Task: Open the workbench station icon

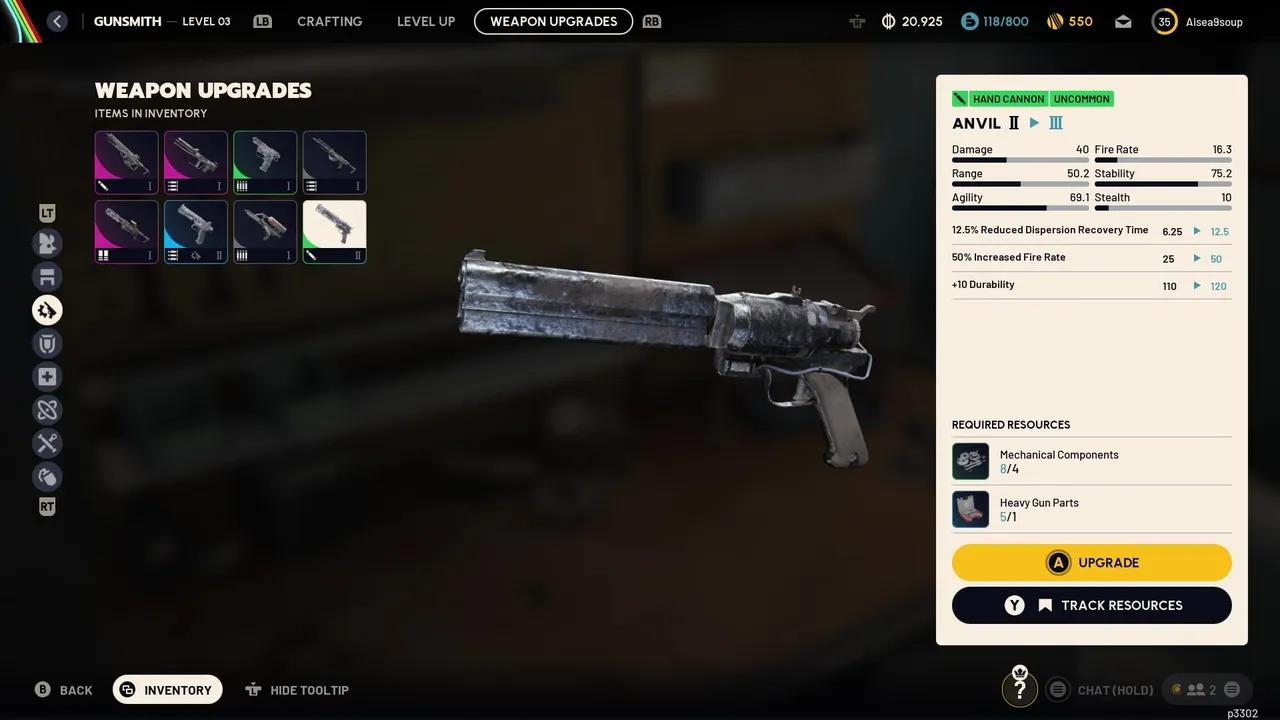Action: point(47,277)
